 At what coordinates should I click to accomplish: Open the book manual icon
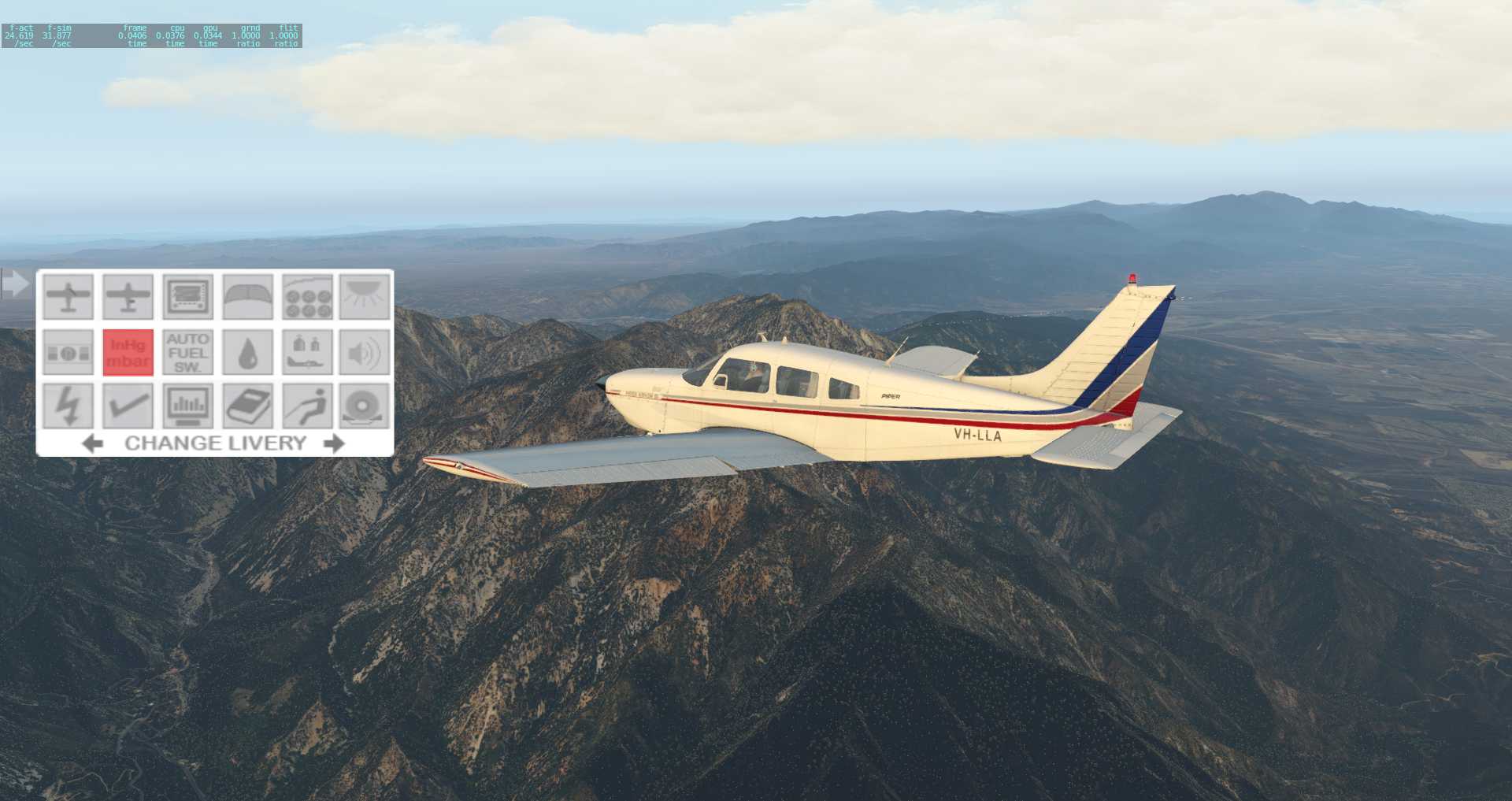pos(247,406)
